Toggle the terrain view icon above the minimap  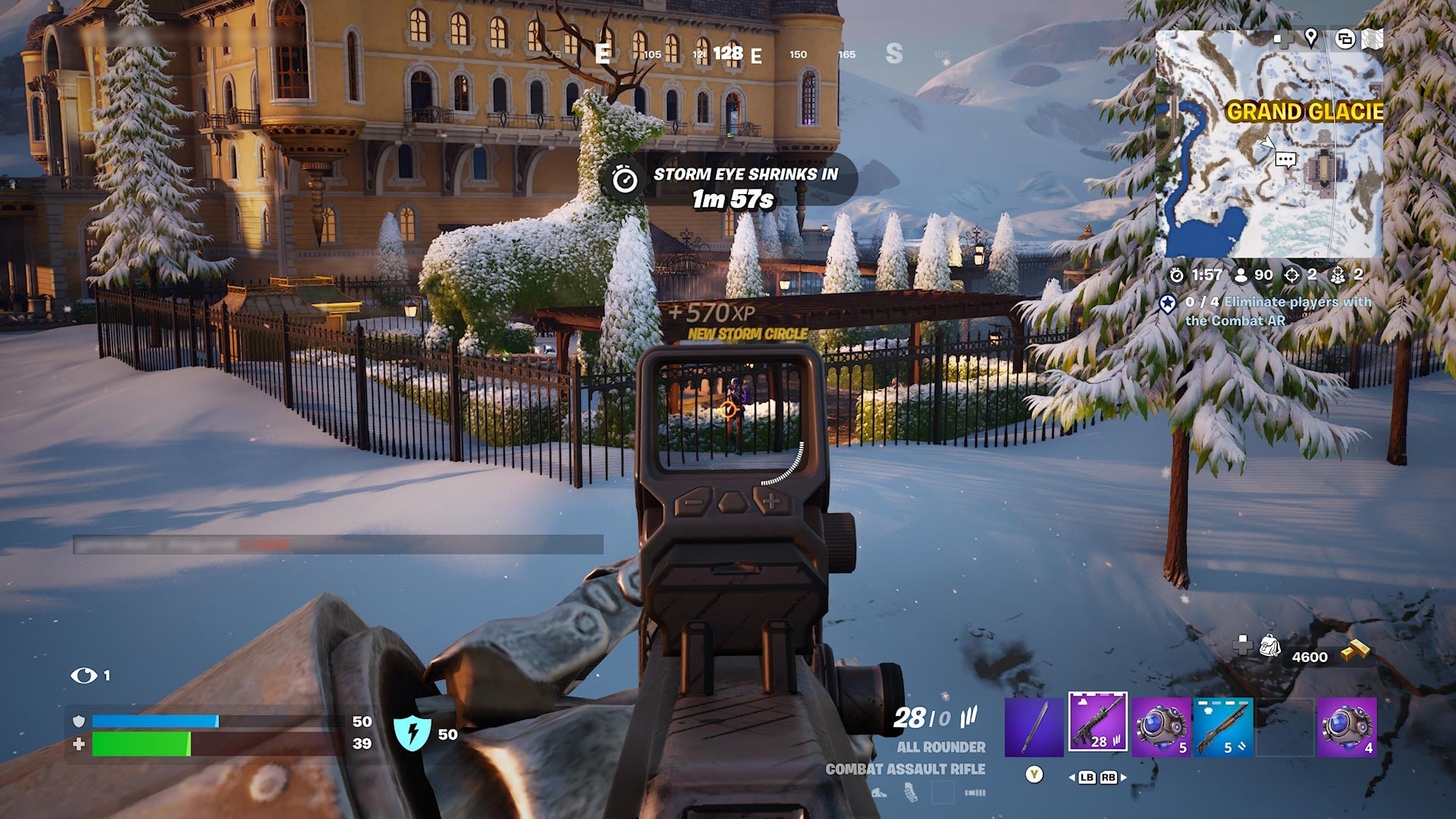[x=1372, y=39]
